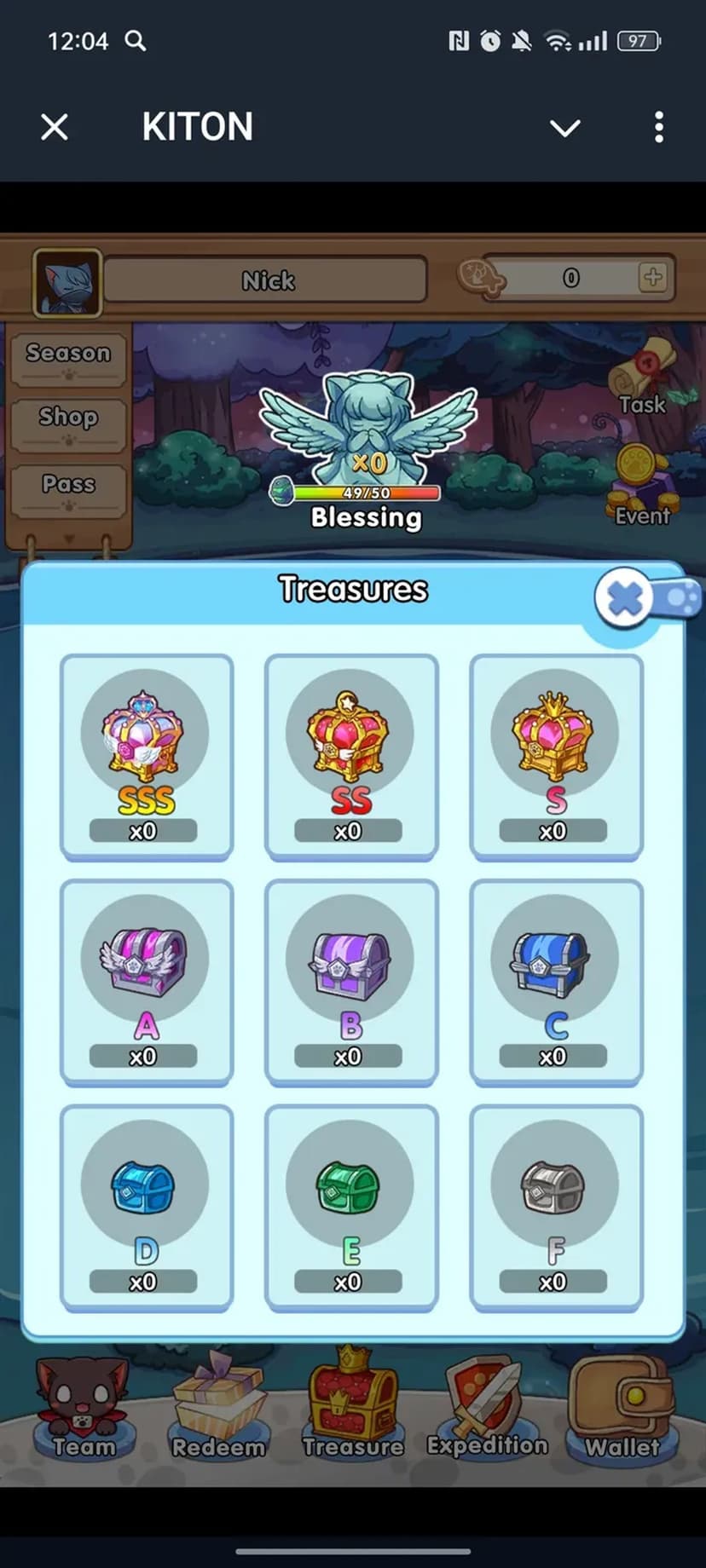Select the D rank chest
Viewport: 706px width, 1568px height.
click(x=146, y=1207)
